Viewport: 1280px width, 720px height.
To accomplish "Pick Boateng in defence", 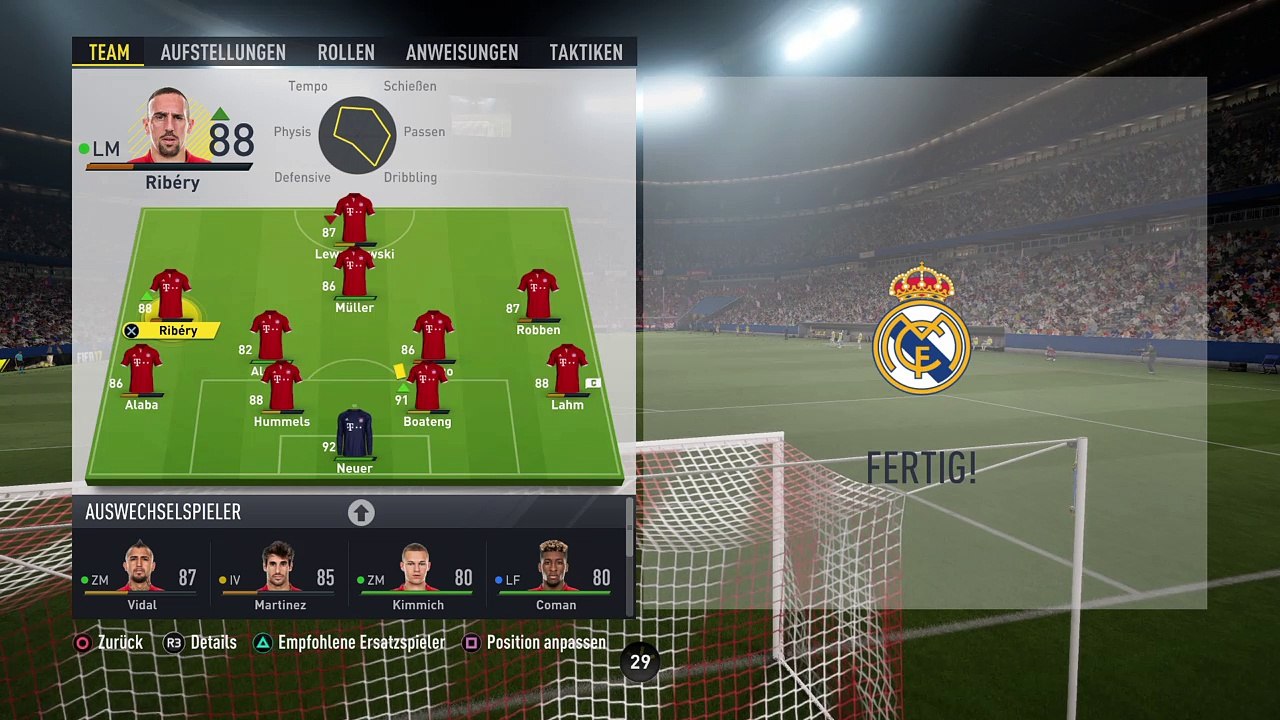I will point(428,387).
